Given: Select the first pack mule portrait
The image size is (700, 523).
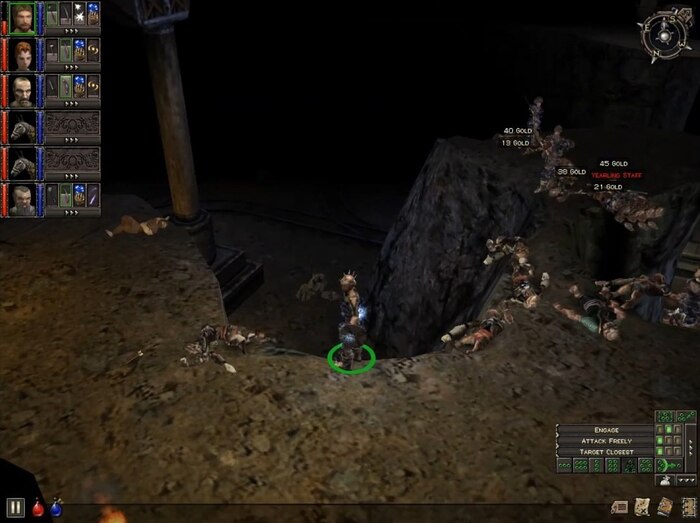Looking at the screenshot, I should 22,126.
